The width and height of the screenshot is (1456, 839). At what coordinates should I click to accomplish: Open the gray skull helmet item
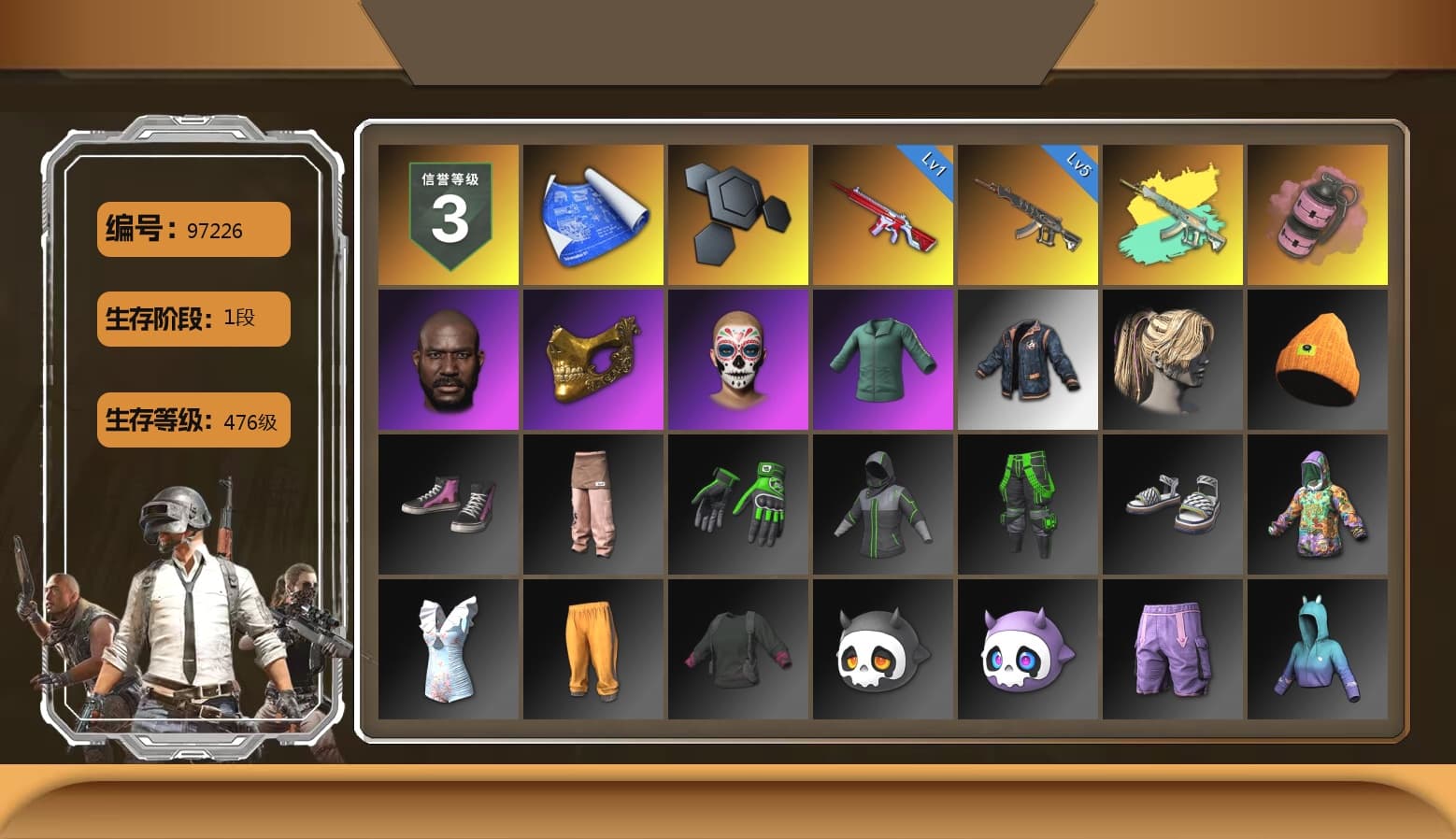click(x=882, y=649)
